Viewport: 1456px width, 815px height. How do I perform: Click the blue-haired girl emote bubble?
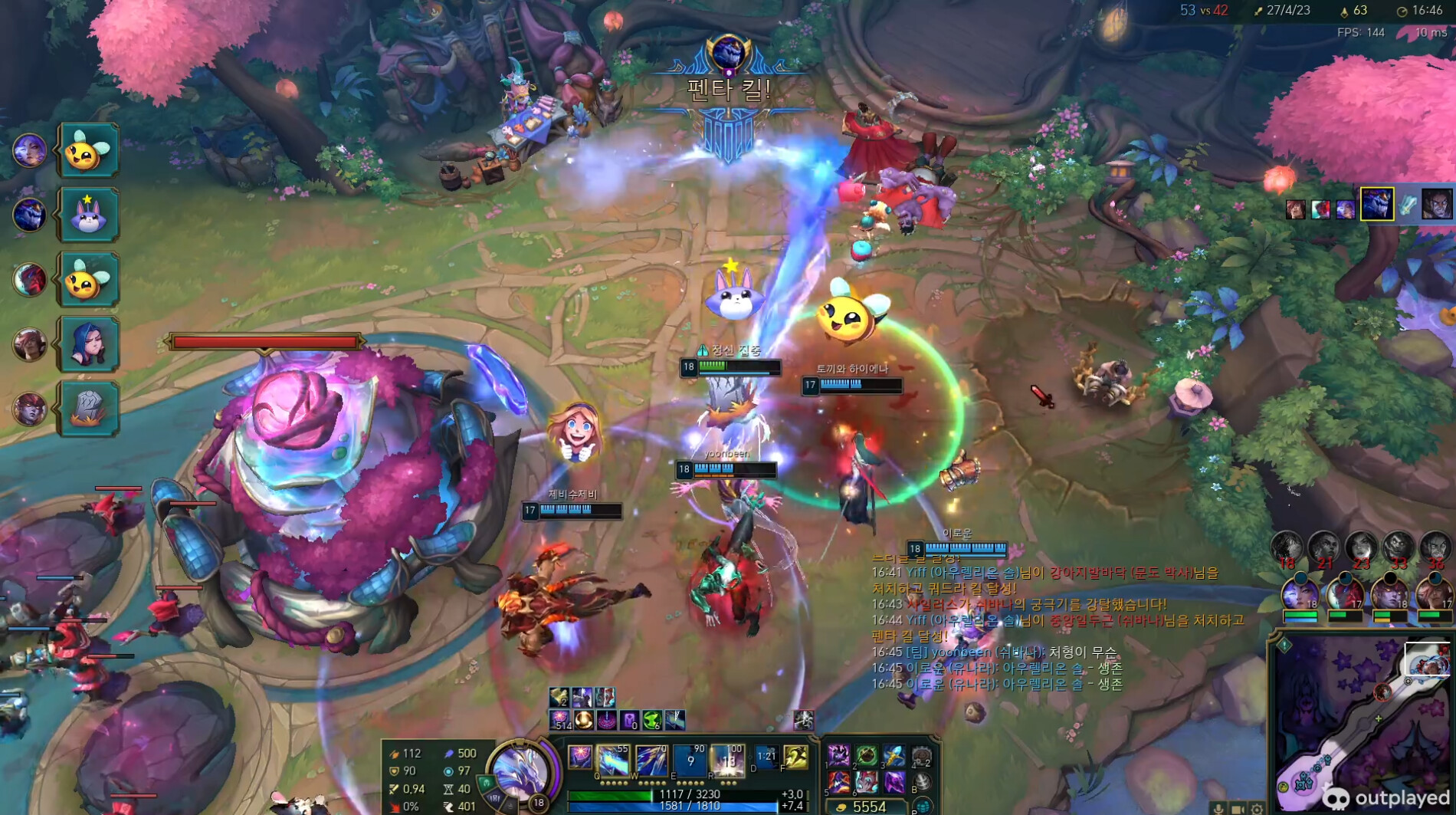[x=88, y=343]
